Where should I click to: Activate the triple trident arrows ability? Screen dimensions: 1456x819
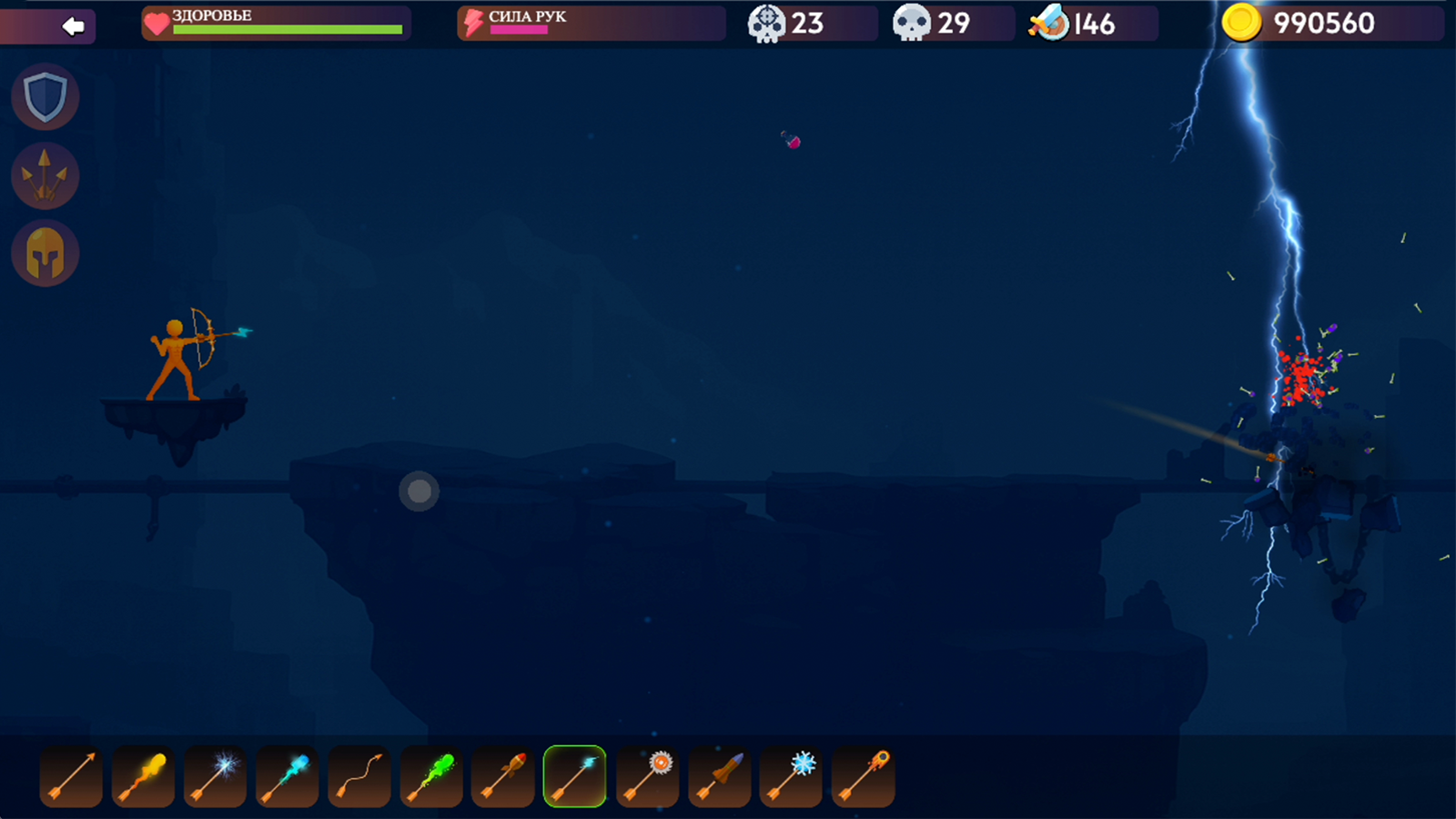45,175
